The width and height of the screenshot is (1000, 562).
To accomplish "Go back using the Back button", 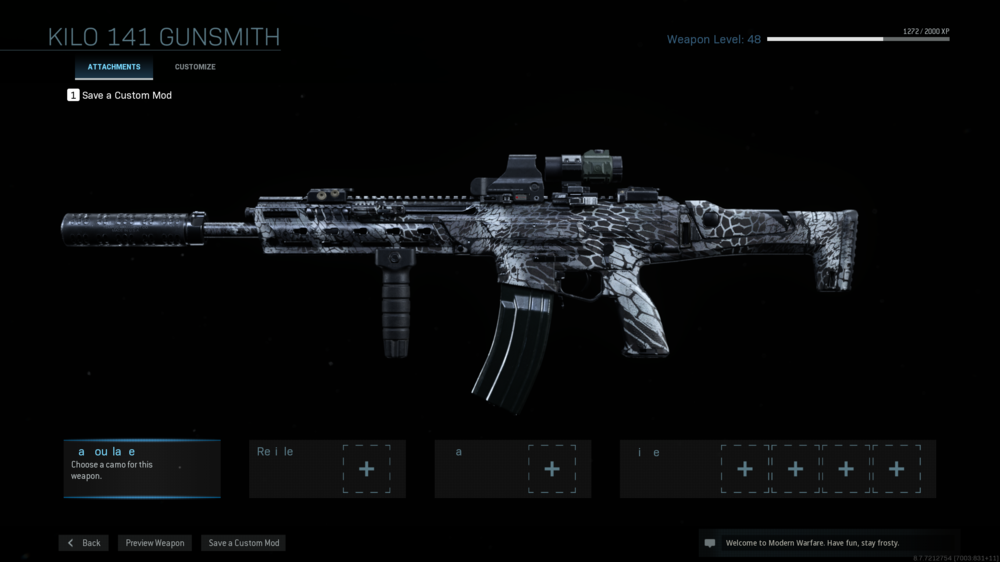I will click(84, 543).
